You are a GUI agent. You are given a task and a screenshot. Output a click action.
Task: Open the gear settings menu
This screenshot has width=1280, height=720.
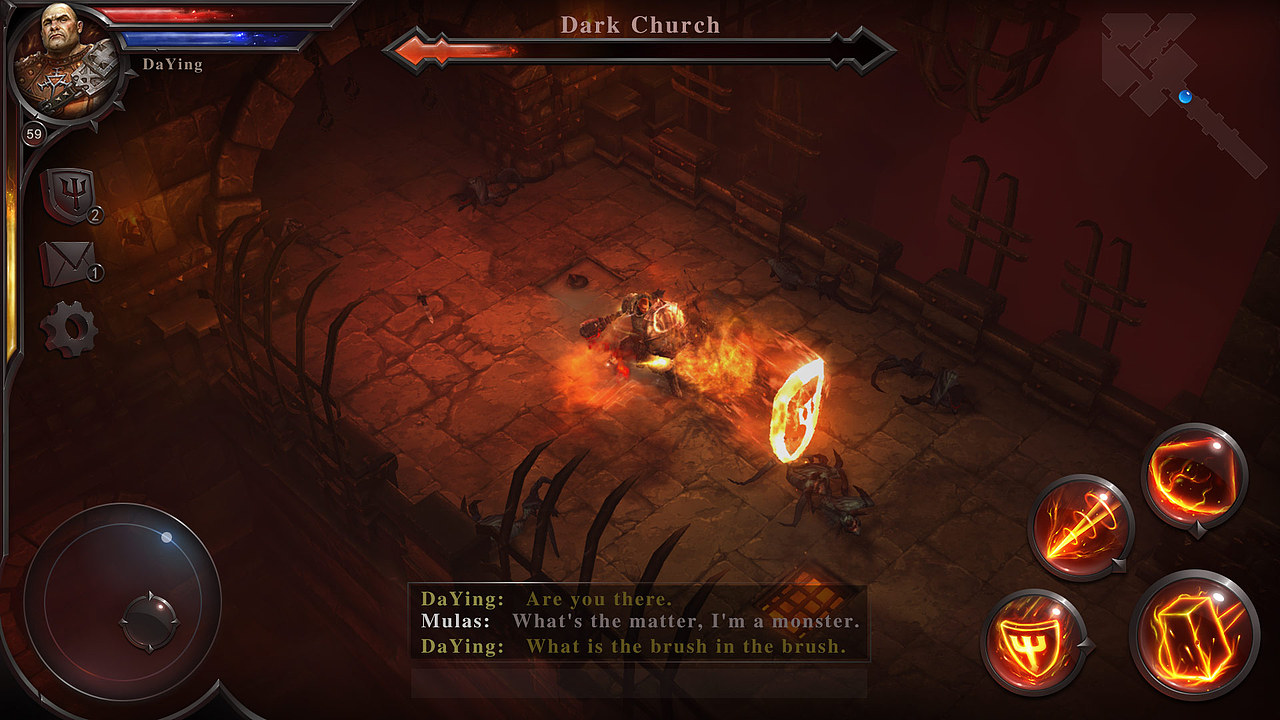point(68,329)
